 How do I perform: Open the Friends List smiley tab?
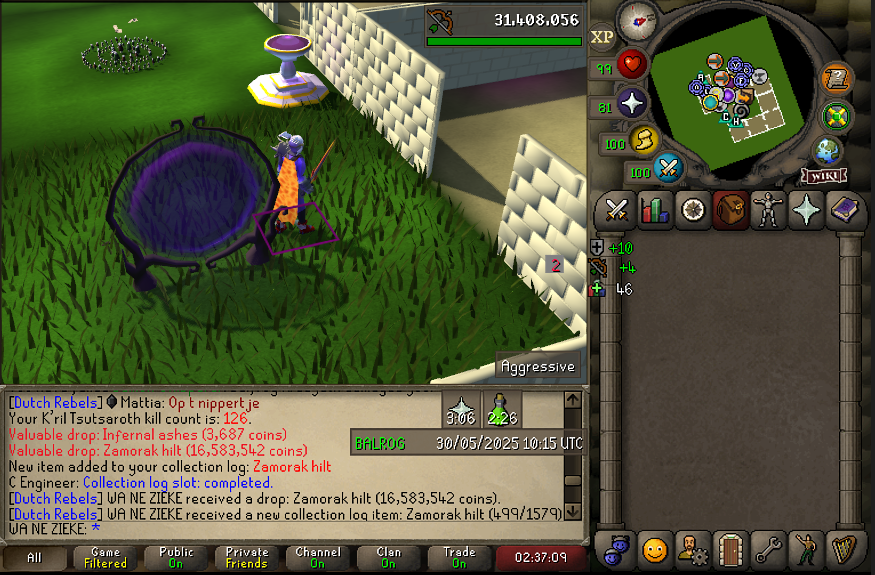tap(654, 549)
